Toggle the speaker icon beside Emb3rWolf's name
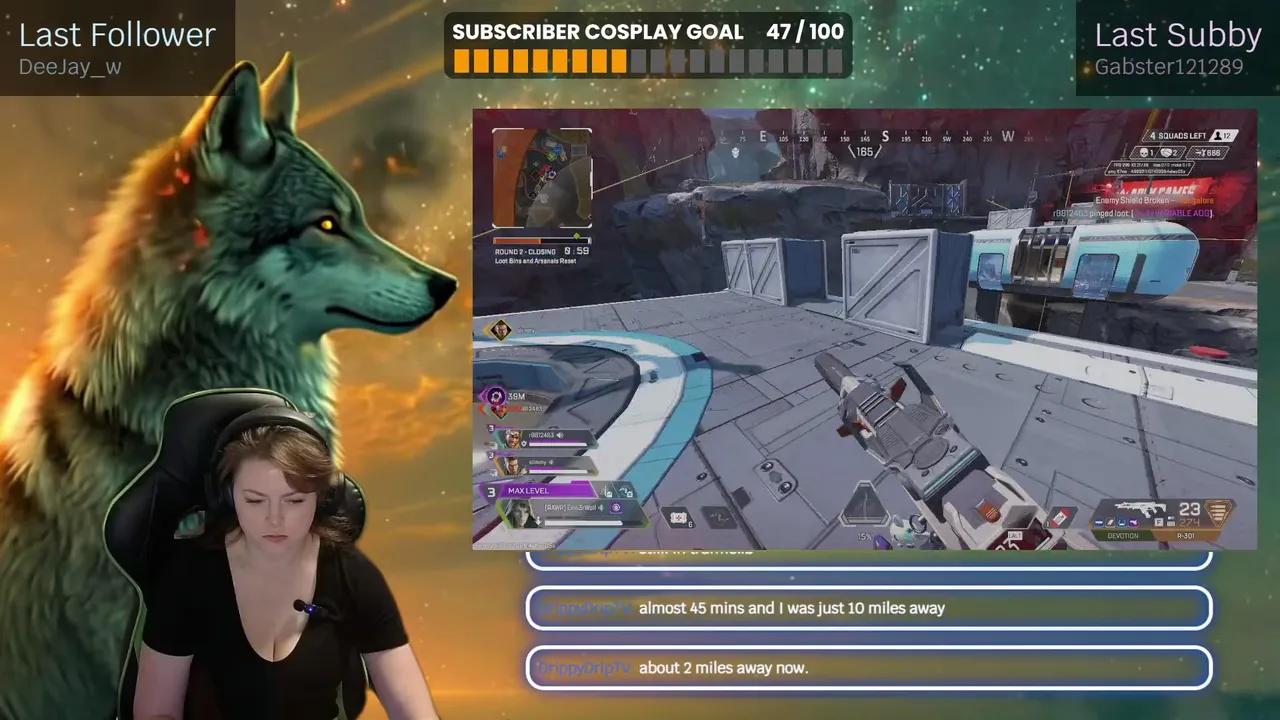Screen dimensions: 1280x720 click(602, 508)
